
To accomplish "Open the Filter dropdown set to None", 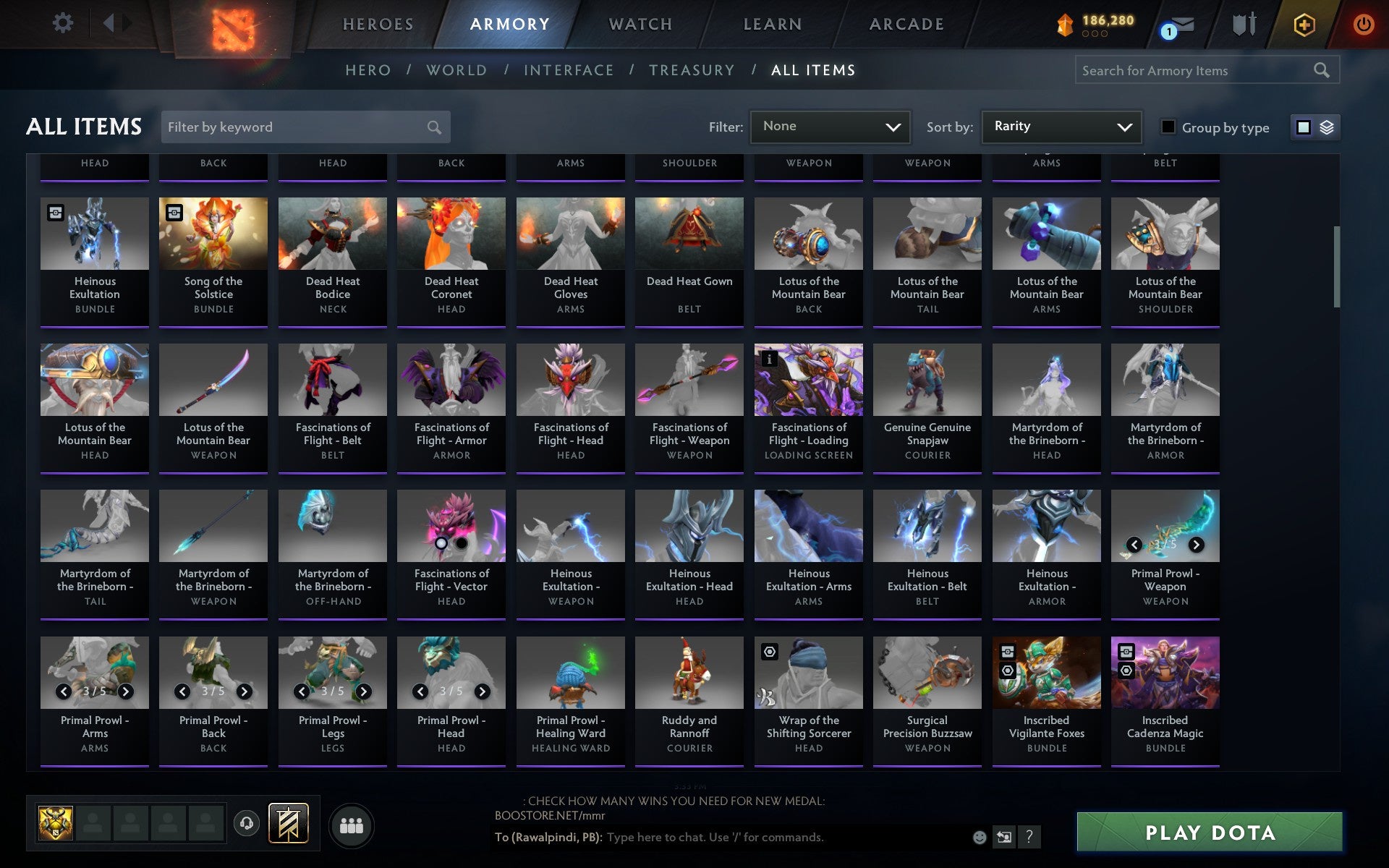I will pos(829,127).
